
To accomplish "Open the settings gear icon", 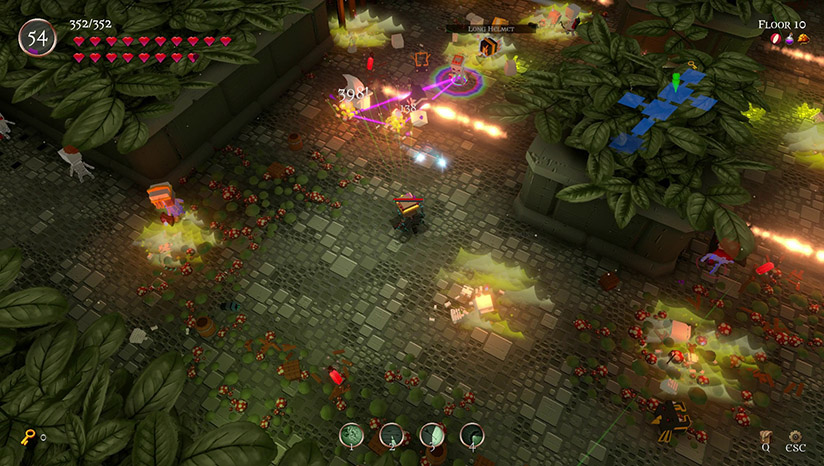I will point(795,436).
